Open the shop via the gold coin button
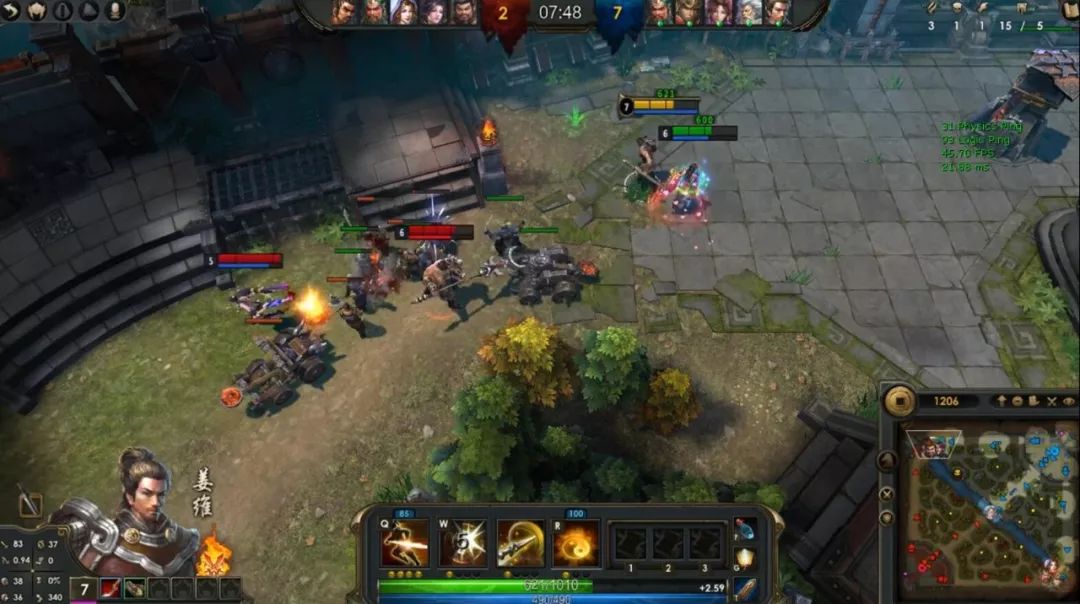 coord(899,401)
